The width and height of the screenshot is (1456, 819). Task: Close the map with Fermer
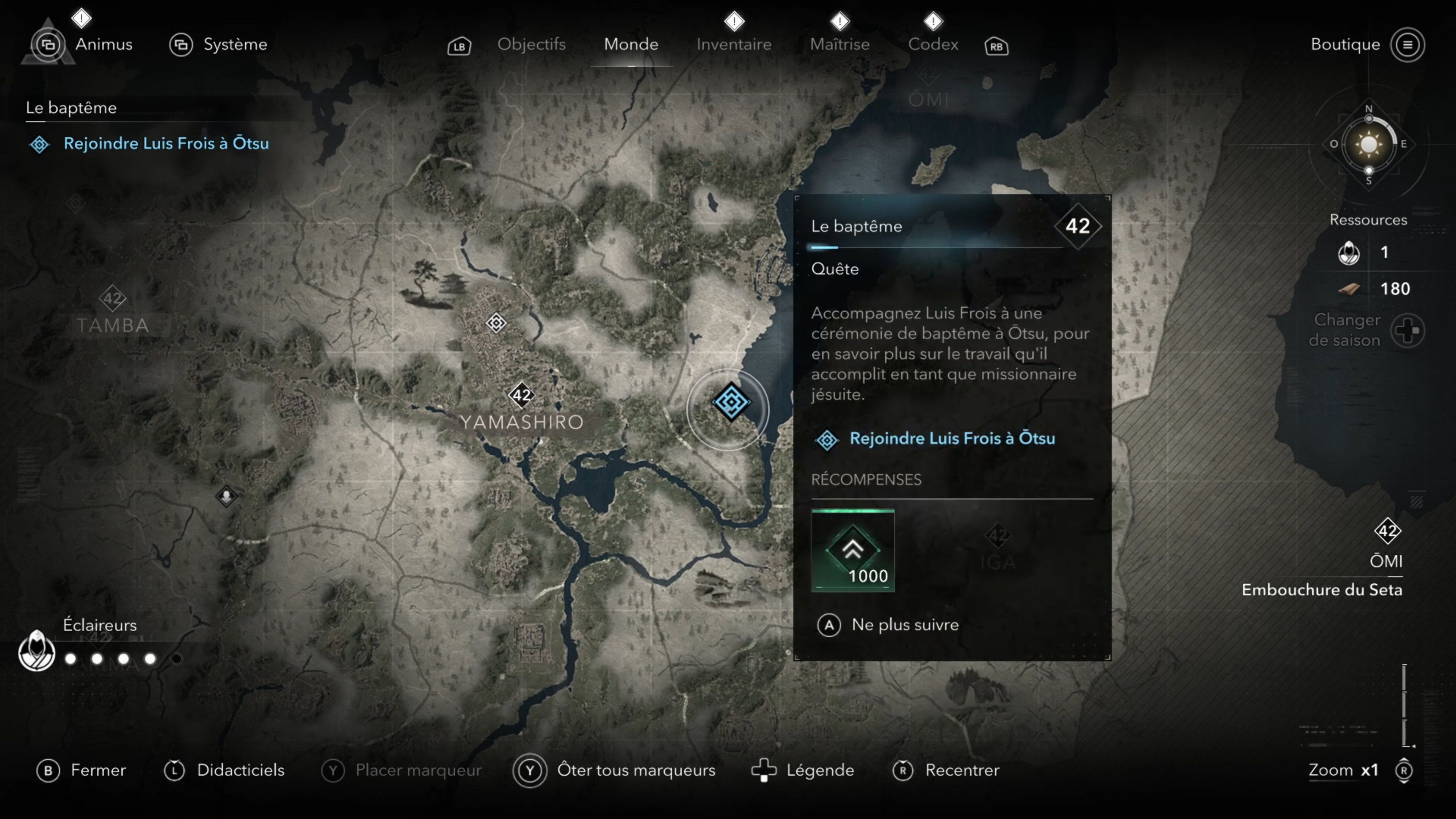97,770
